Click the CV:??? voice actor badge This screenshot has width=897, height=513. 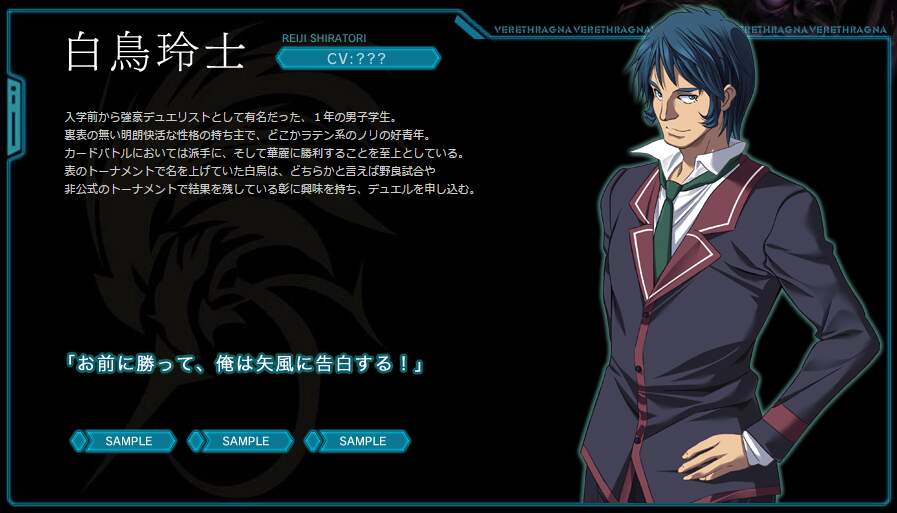point(357,58)
